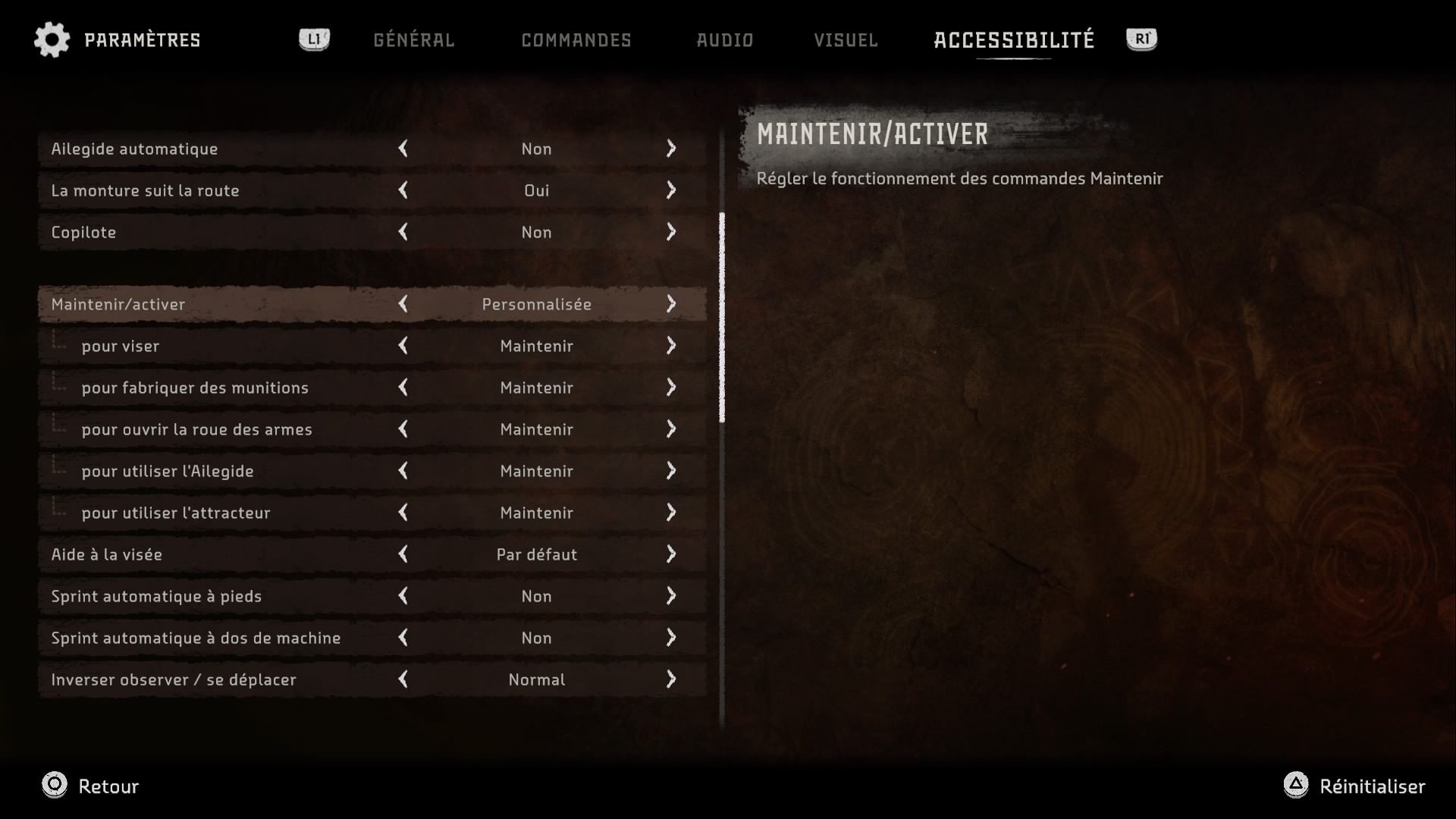1456x819 pixels.
Task: Click left arrow for pour fabriquer des munitions
Action: click(x=403, y=388)
